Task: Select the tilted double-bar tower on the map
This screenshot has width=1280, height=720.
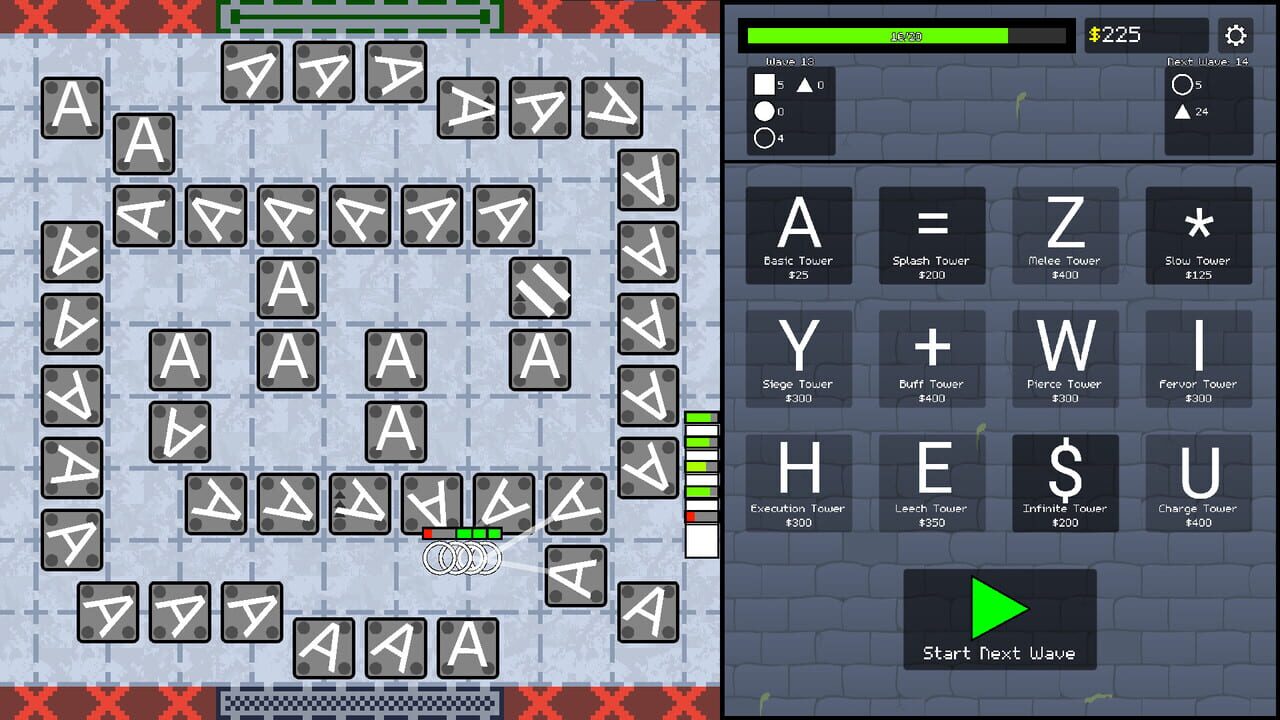Action: (x=540, y=289)
